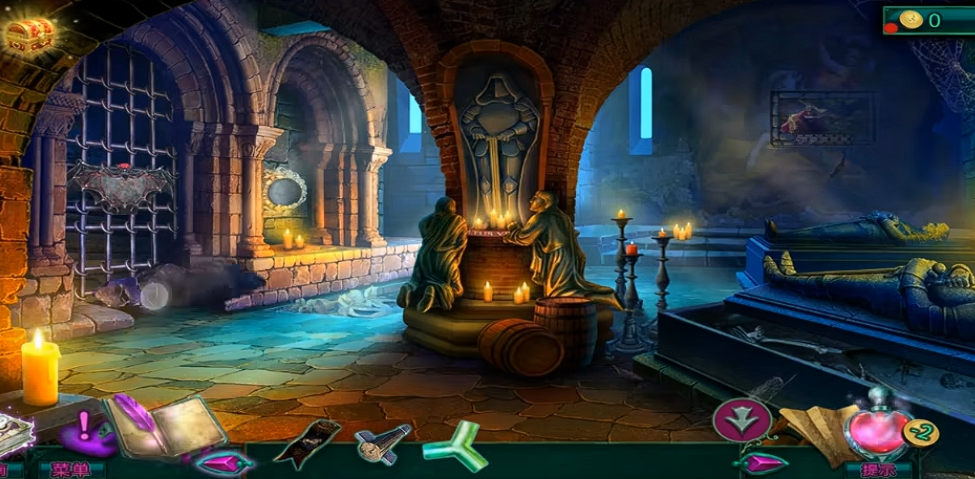The height and width of the screenshot is (479, 975).
Task: Open the glowing treasure chest icon
Action: (x=28, y=33)
